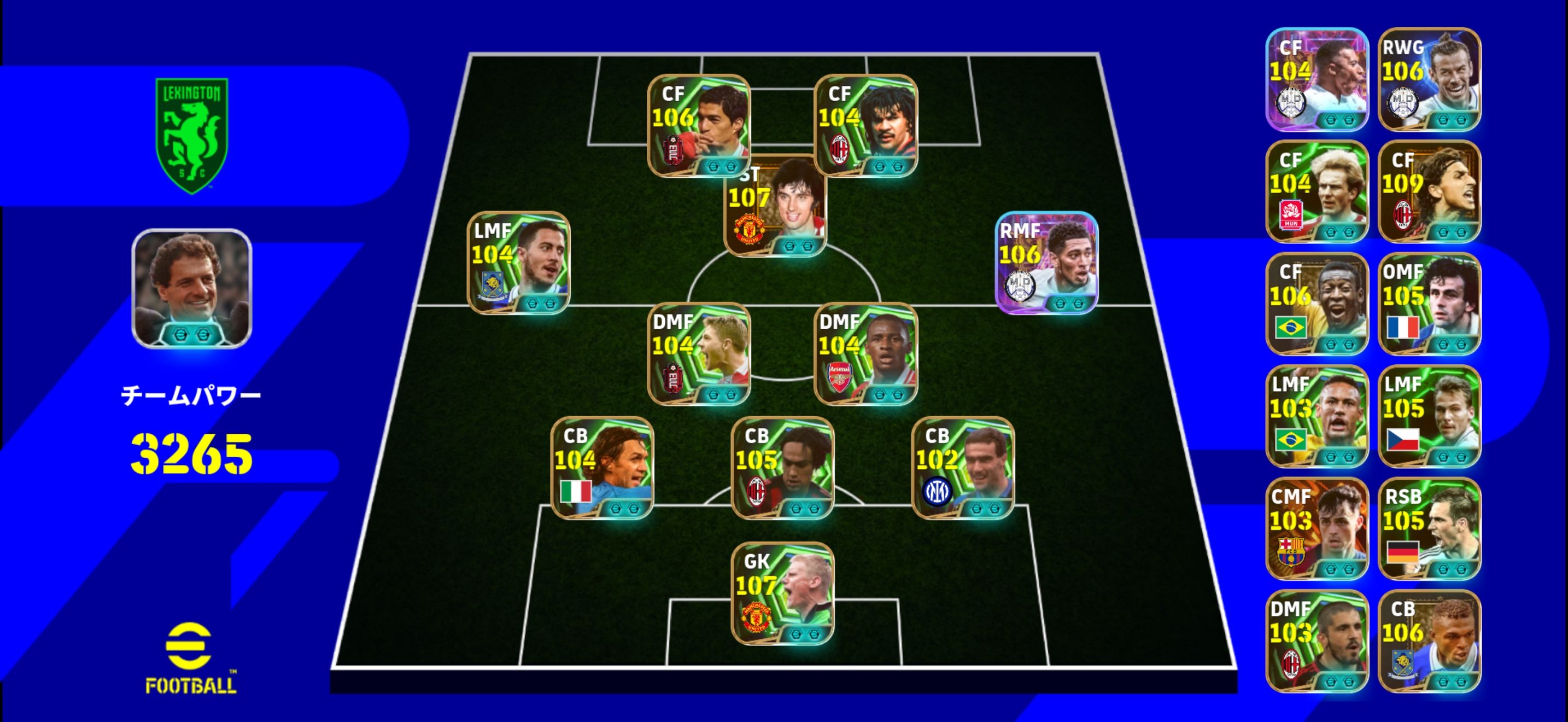Select the CB 105 AC Milan card

tap(782, 468)
